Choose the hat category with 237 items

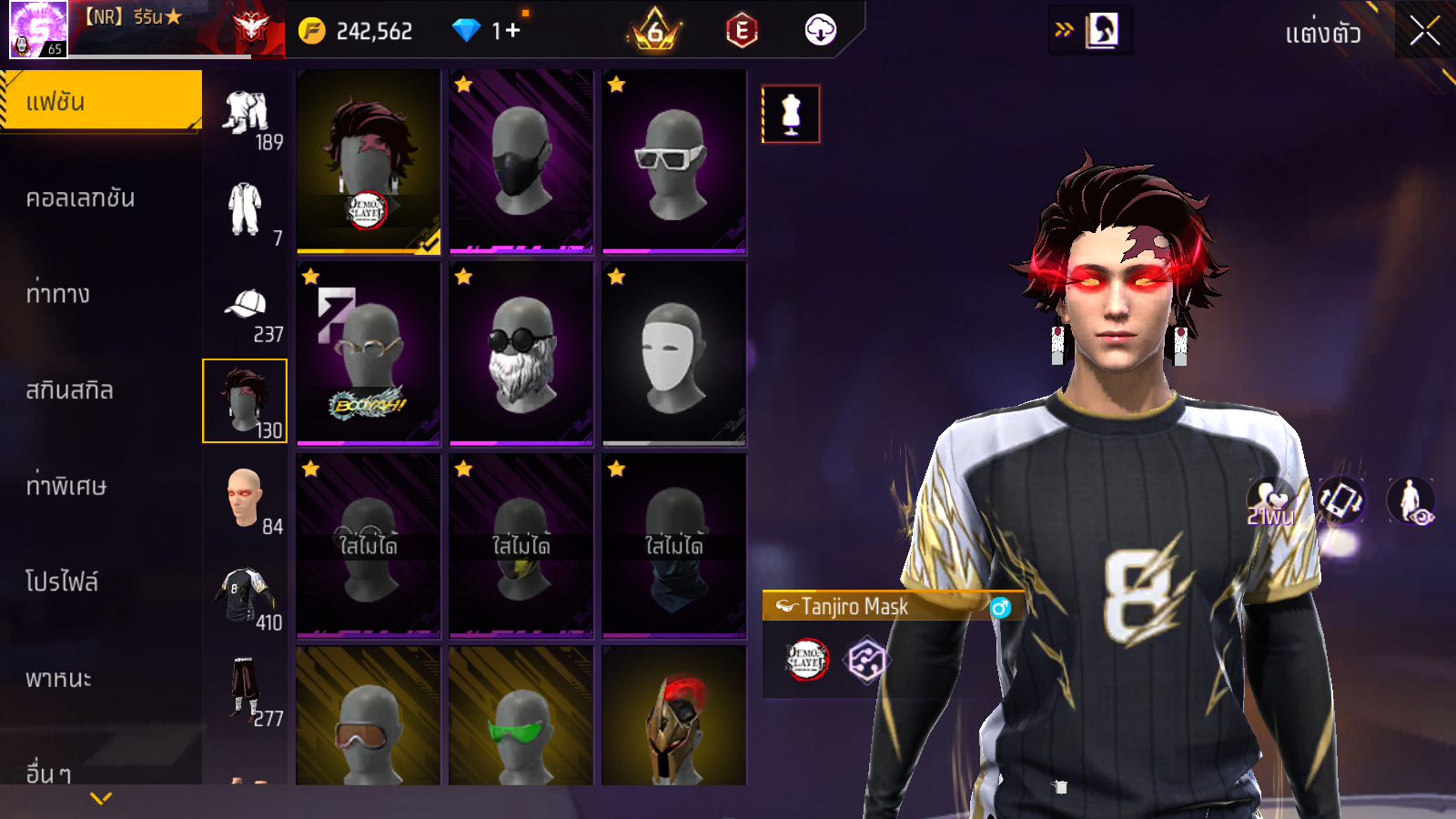246,311
